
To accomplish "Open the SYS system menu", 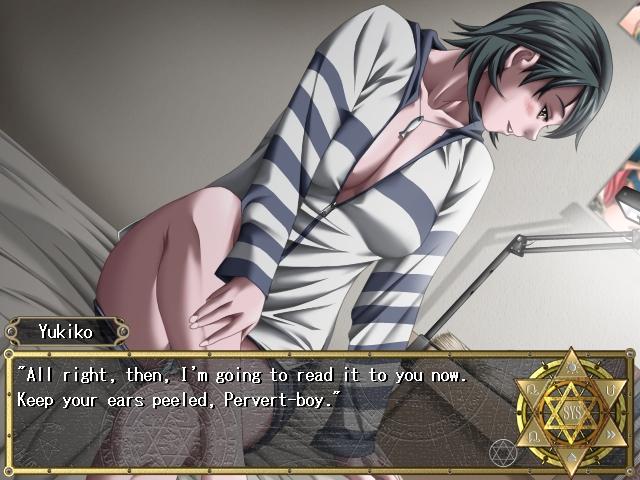I will (571, 411).
